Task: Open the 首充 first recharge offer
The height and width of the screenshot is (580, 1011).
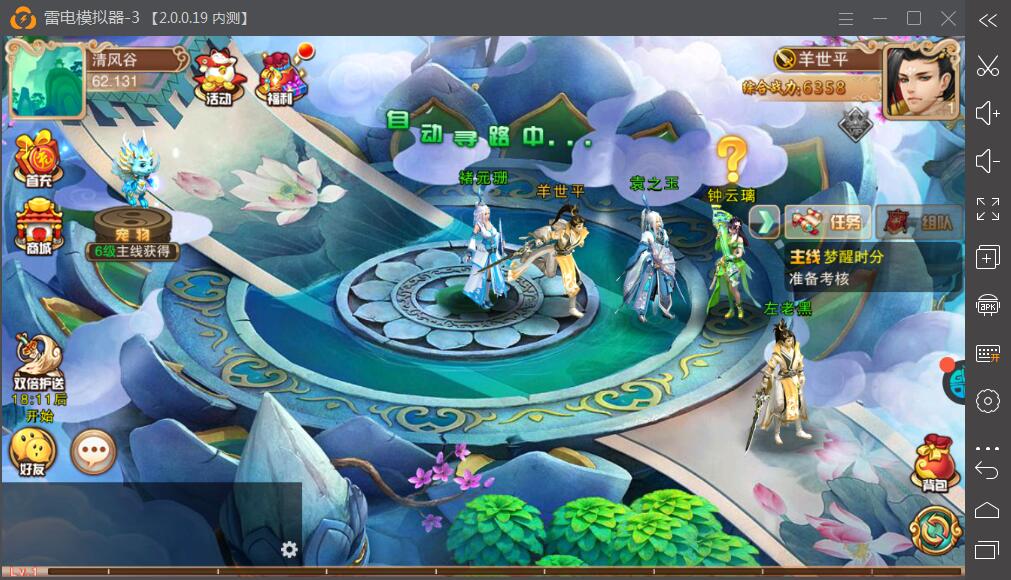Action: (x=38, y=160)
